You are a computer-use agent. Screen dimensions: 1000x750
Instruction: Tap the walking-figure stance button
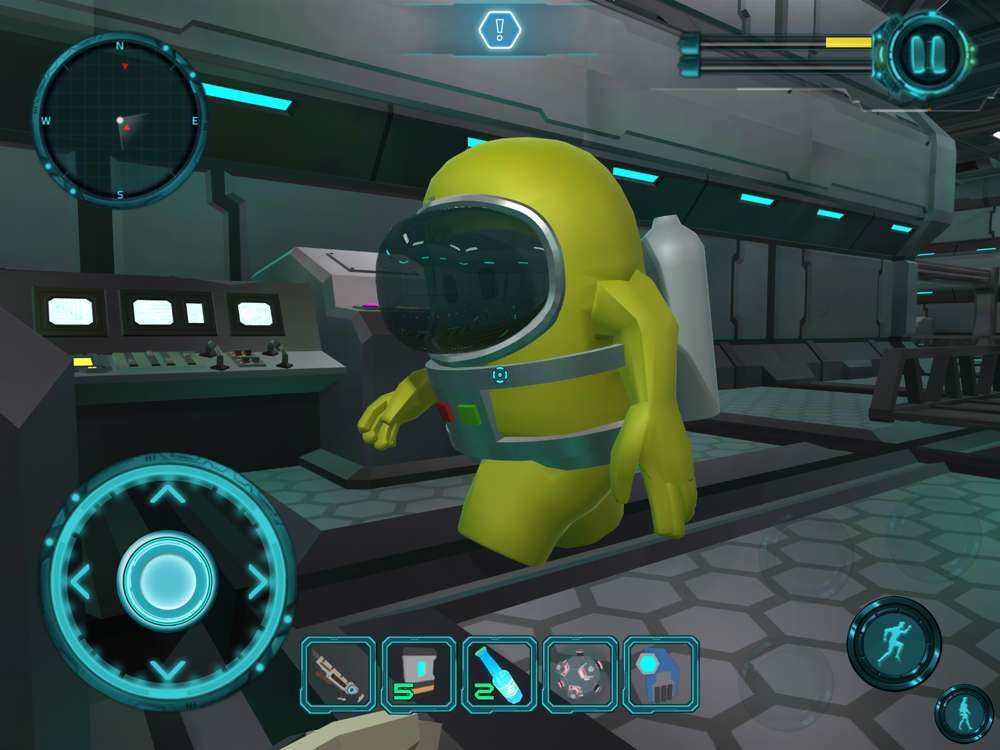click(964, 713)
